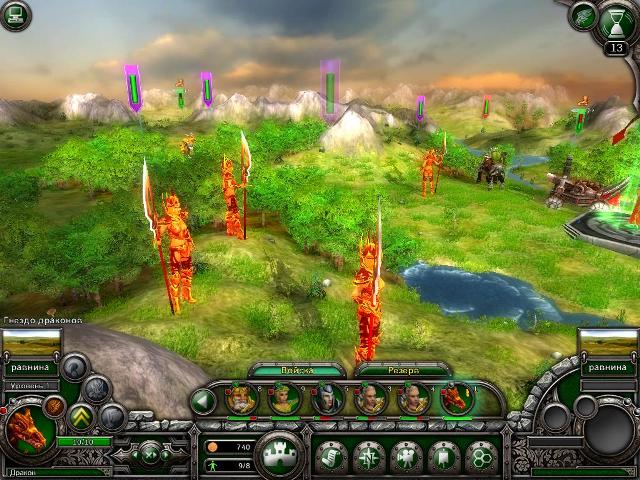Open the scroll journal button
Image resolution: width=640 pixels, height=480 pixels.
[332, 456]
